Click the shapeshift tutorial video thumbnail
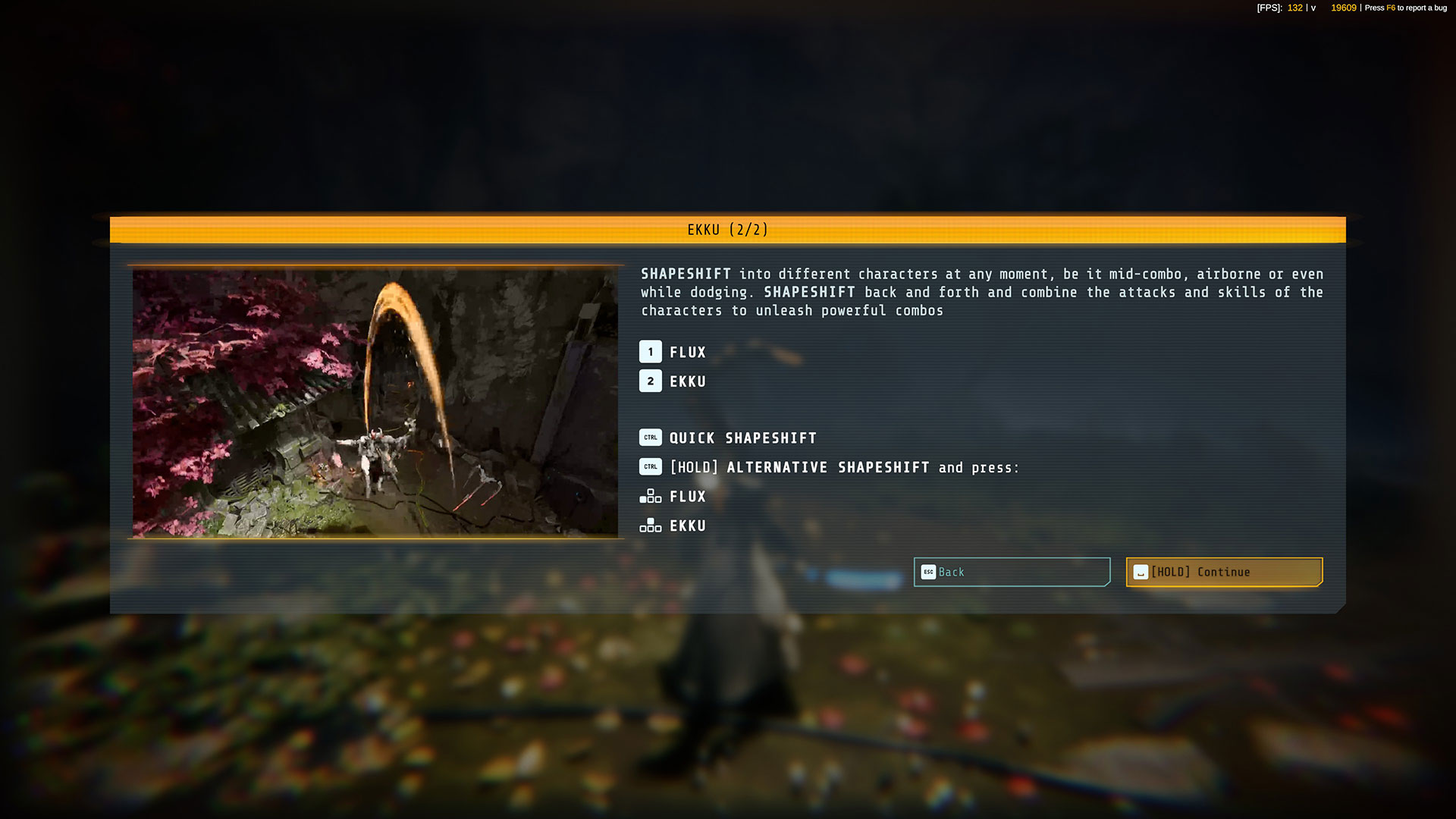 (375, 403)
